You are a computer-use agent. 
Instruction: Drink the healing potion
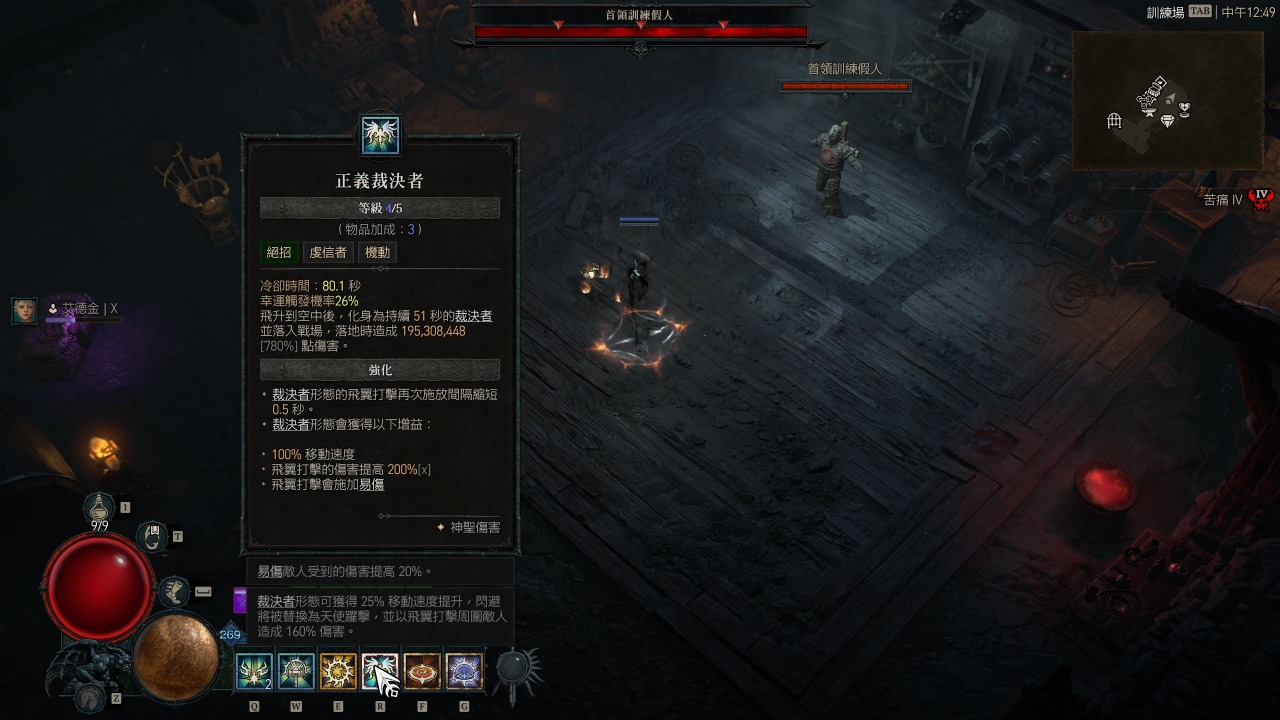(x=99, y=508)
